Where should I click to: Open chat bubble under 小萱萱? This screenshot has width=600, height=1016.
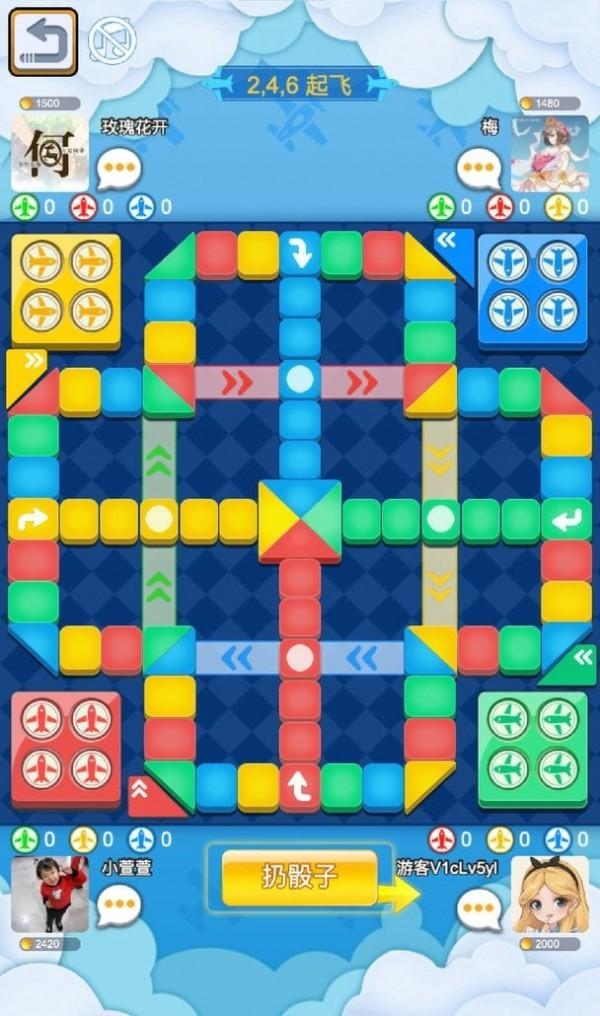click(119, 906)
